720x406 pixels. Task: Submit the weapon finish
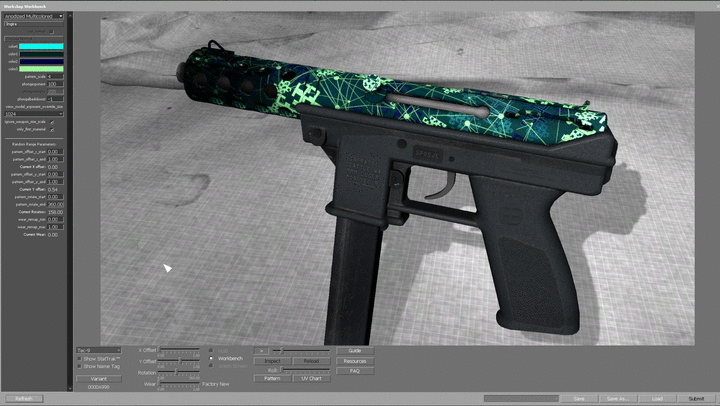[x=696, y=398]
